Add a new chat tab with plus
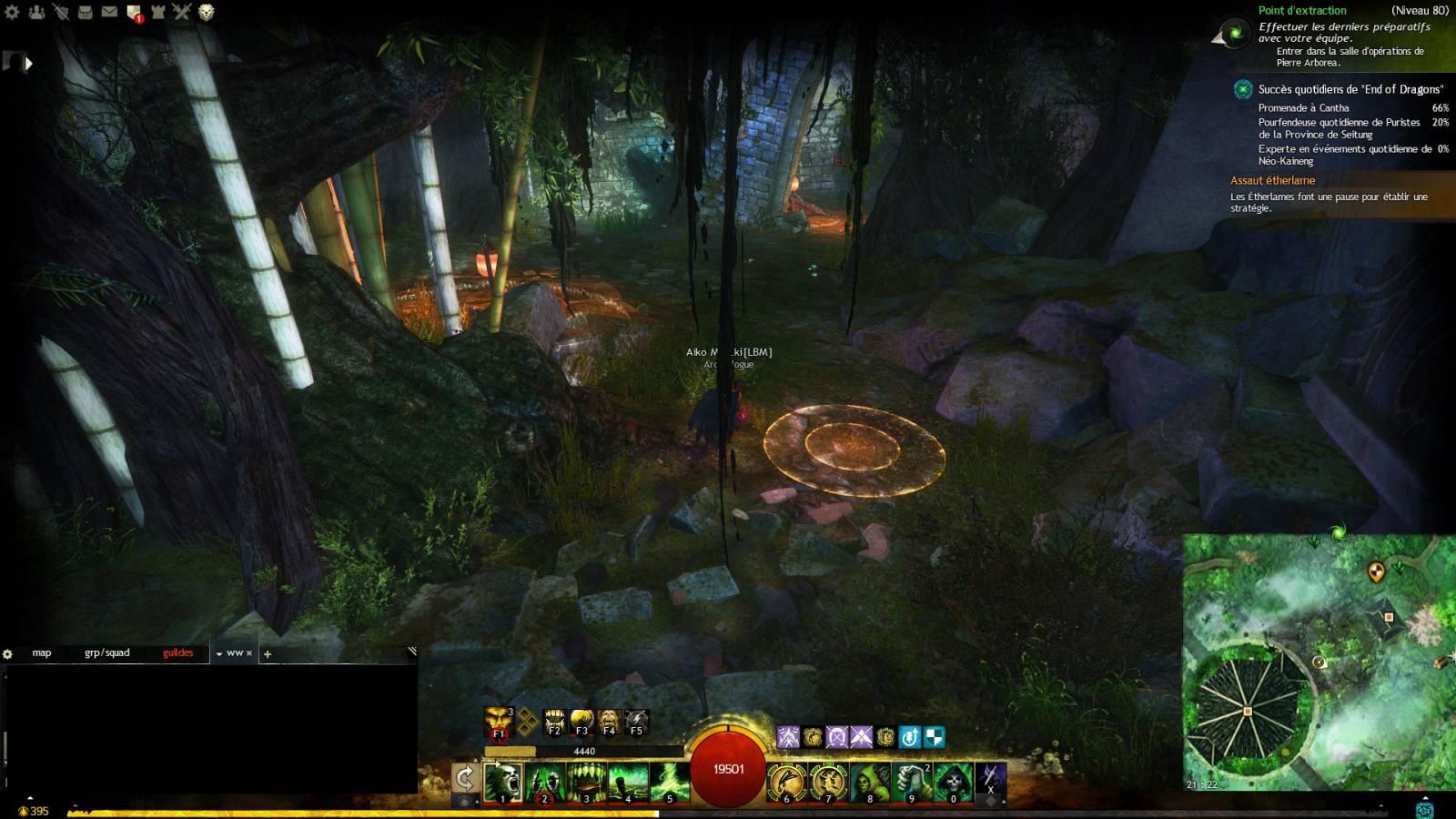 click(x=268, y=653)
